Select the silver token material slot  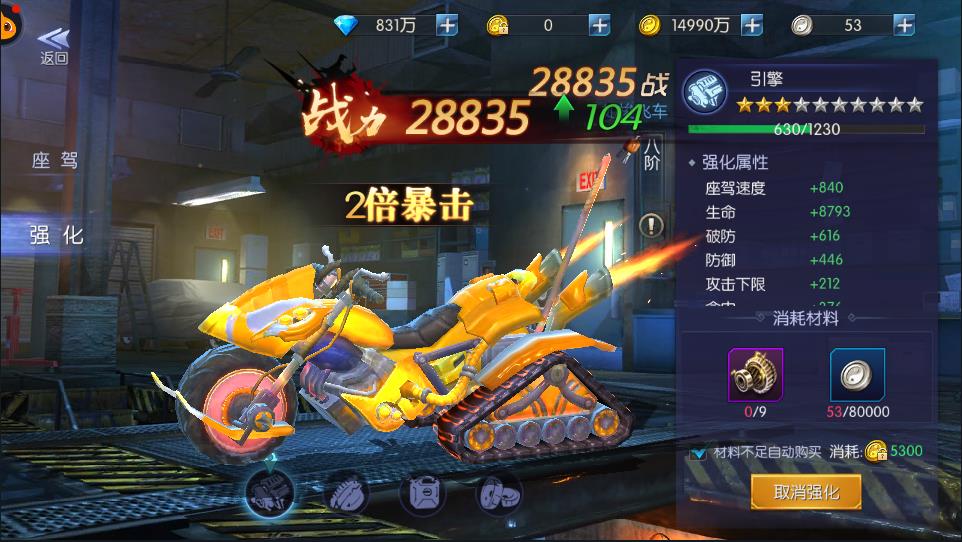[857, 375]
